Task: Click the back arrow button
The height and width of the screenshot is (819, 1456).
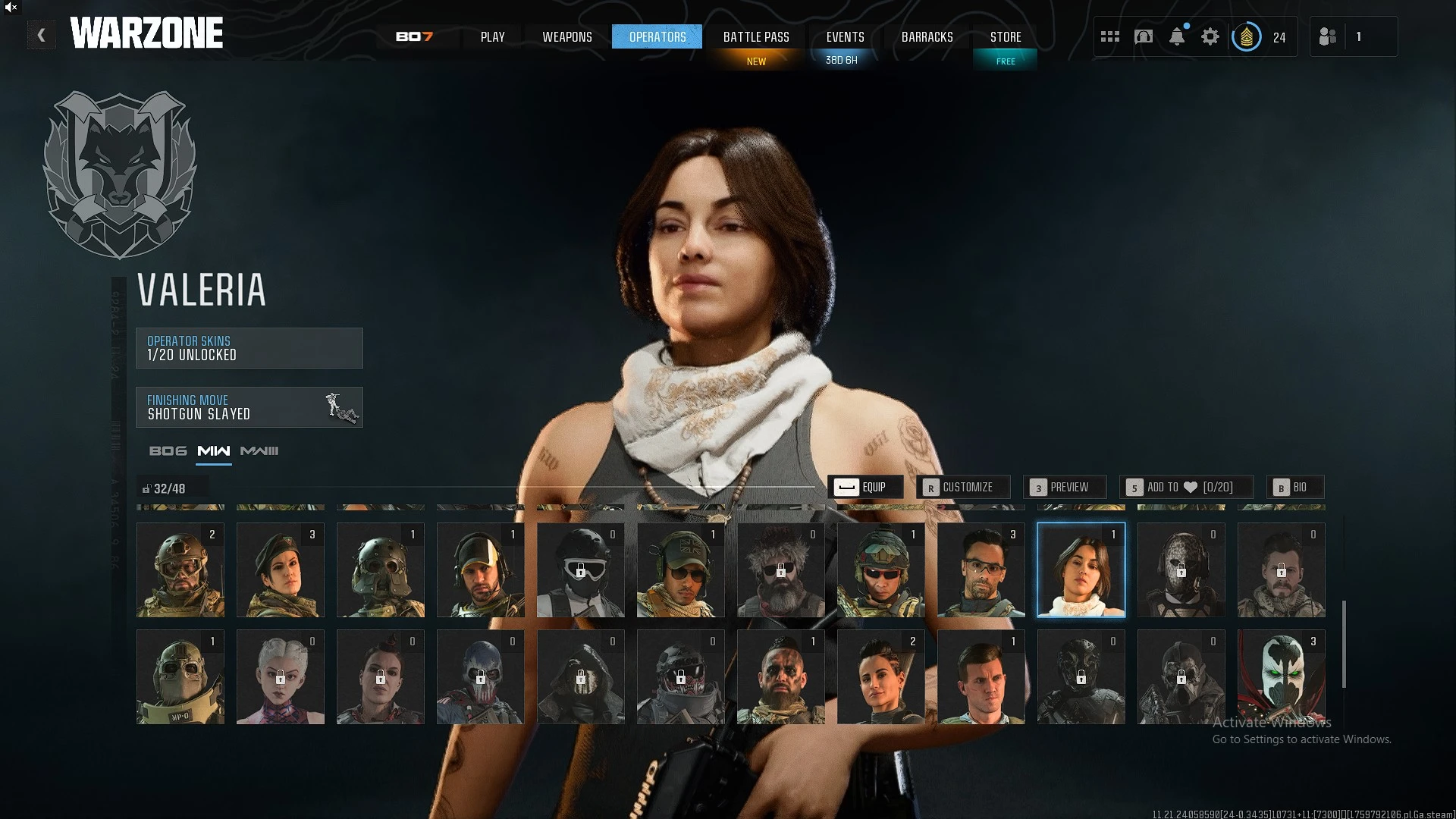Action: [x=42, y=35]
